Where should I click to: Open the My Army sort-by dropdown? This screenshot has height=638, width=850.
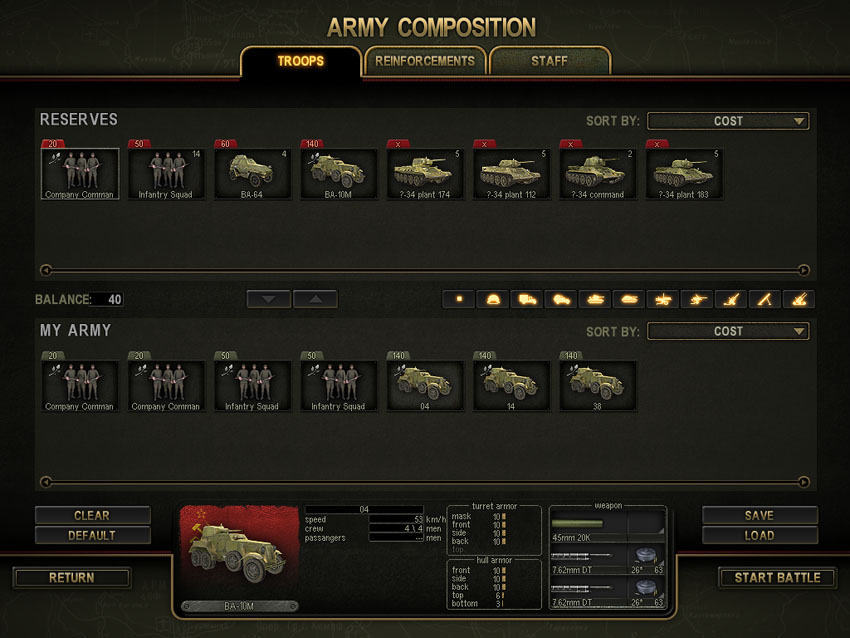point(728,331)
